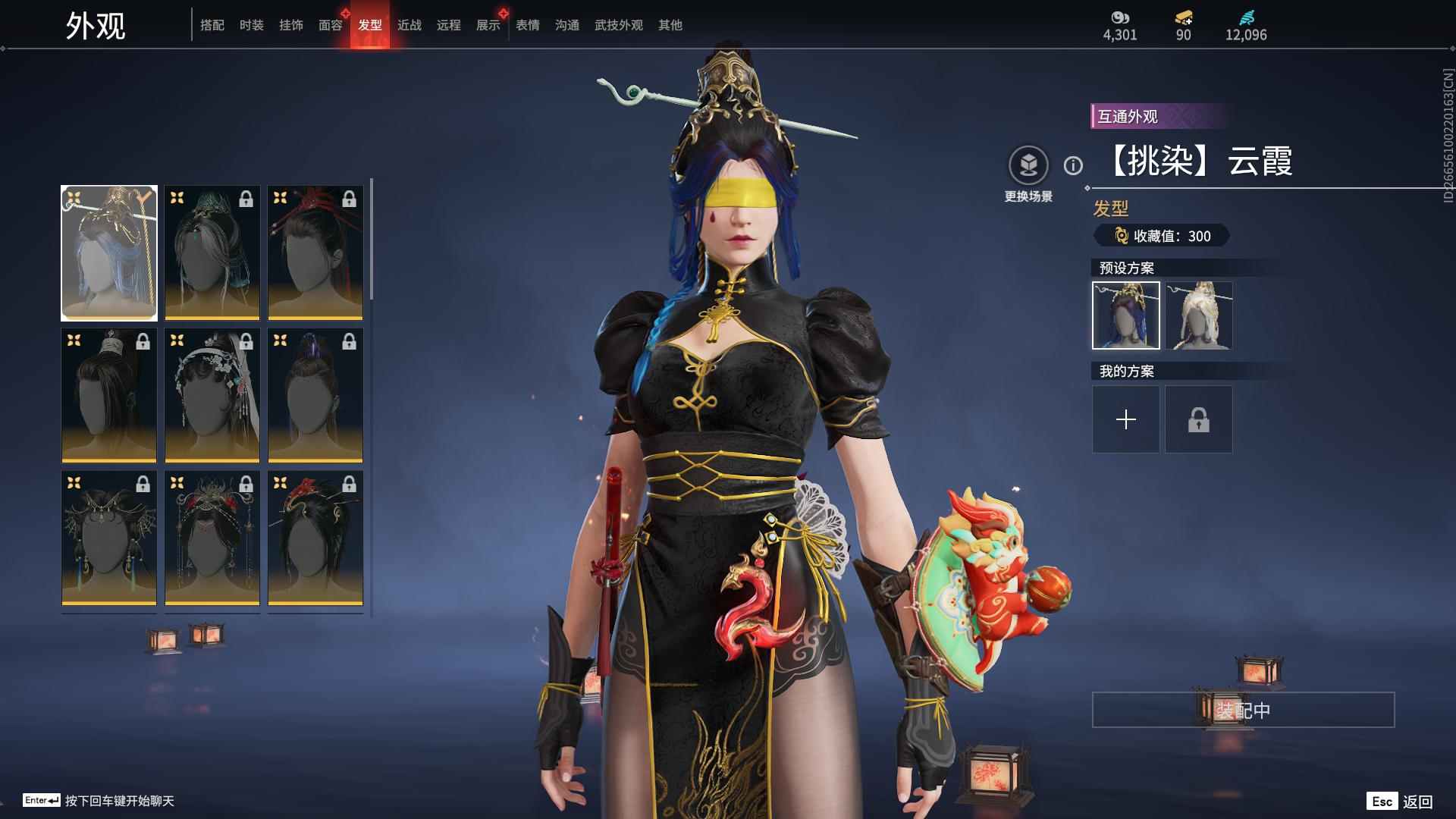Open the 近战 melee tab
Viewport: 1456px width, 819px height.
coord(409,25)
